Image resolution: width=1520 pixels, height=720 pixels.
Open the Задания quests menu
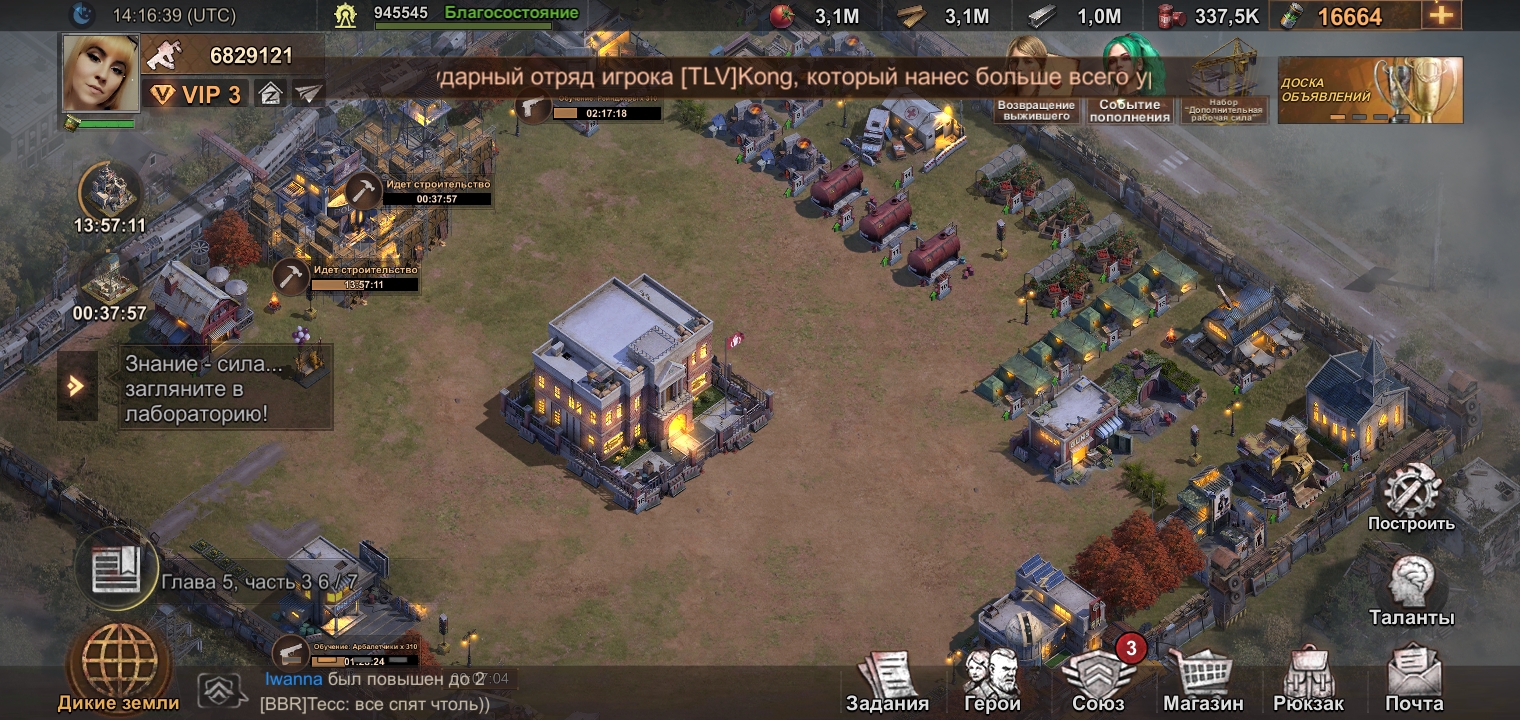(x=887, y=682)
